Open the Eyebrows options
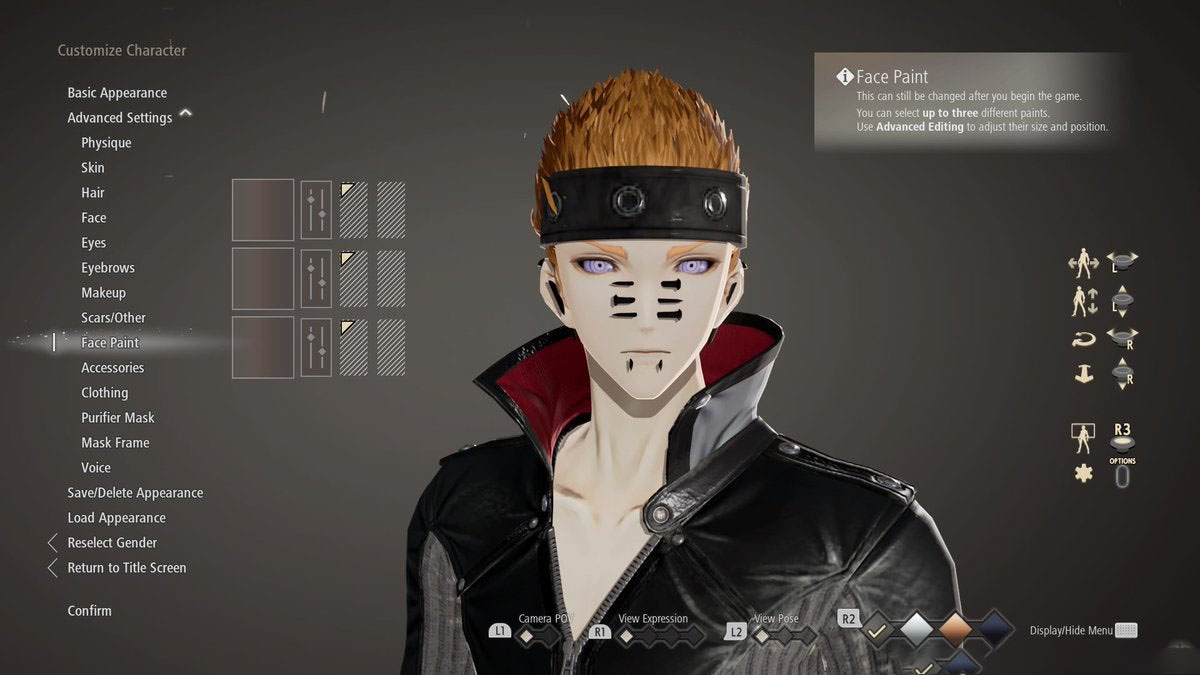 point(108,268)
